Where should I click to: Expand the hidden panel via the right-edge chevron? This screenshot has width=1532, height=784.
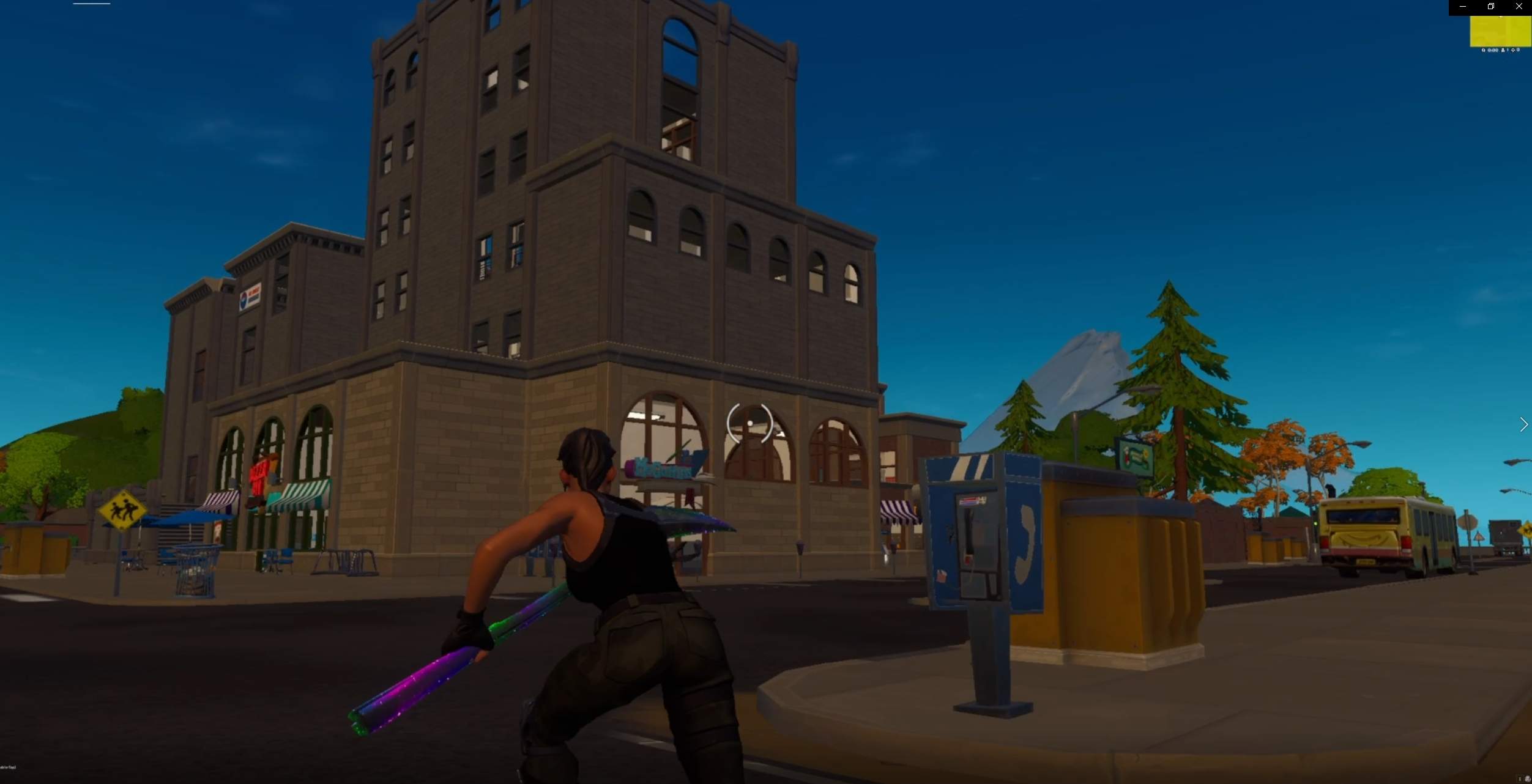click(x=1523, y=424)
